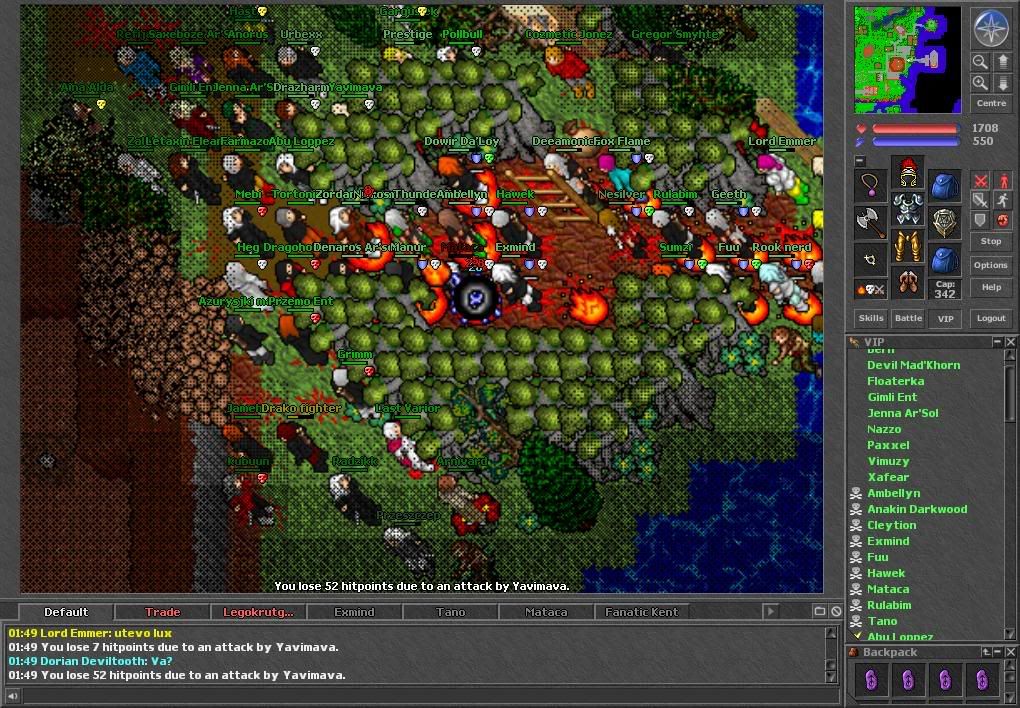Open the Options menu
The width and height of the screenshot is (1020, 708).
coord(990,265)
